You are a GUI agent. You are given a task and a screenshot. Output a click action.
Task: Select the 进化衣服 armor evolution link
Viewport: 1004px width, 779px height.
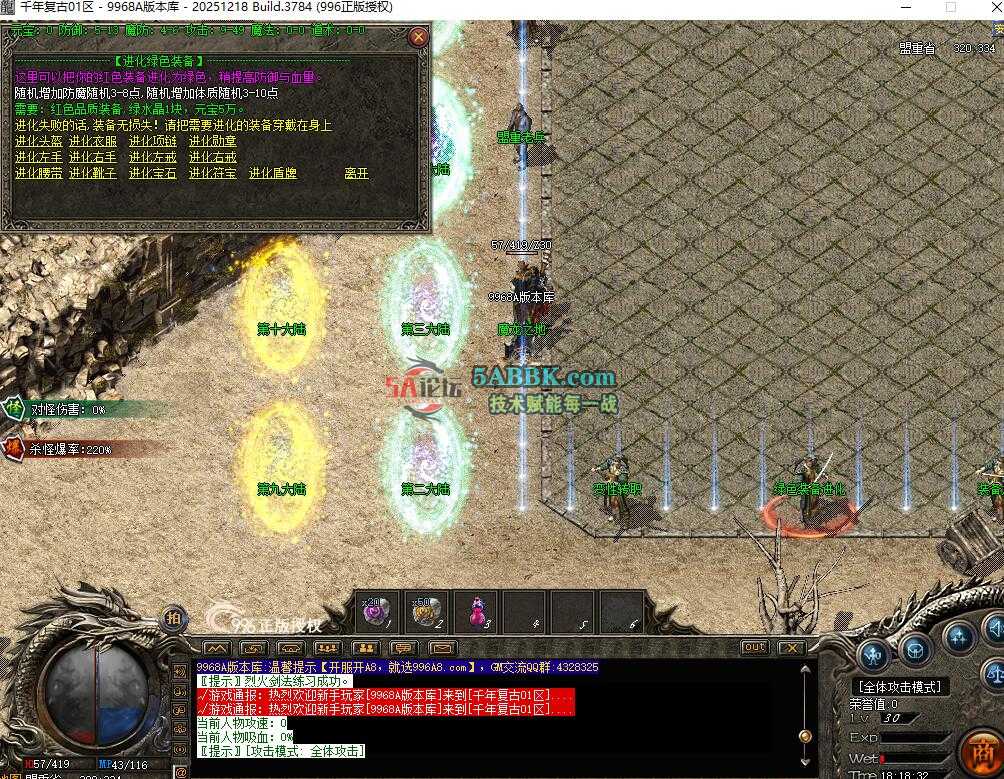pyautogui.click(x=93, y=141)
